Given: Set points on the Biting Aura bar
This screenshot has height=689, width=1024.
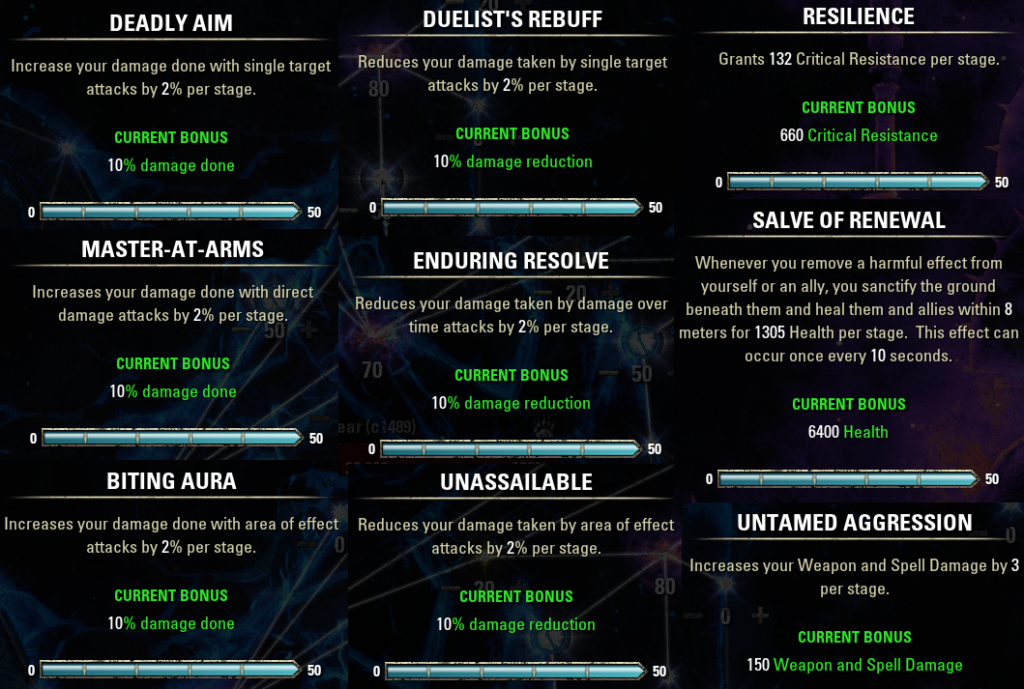Looking at the screenshot, I should pyautogui.click(x=170, y=670).
